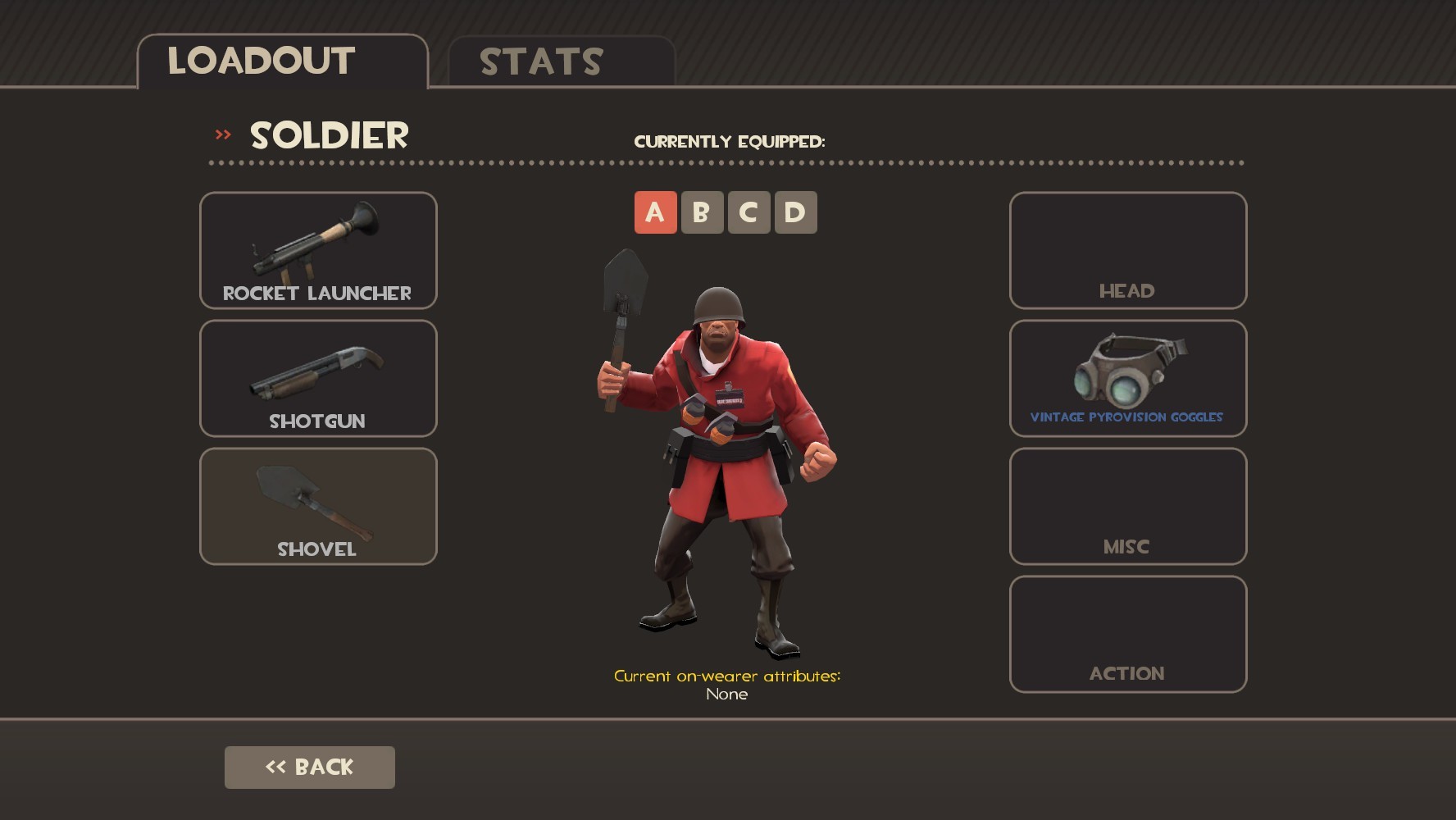Select loadout preset B
The image size is (1456, 820).
(701, 212)
